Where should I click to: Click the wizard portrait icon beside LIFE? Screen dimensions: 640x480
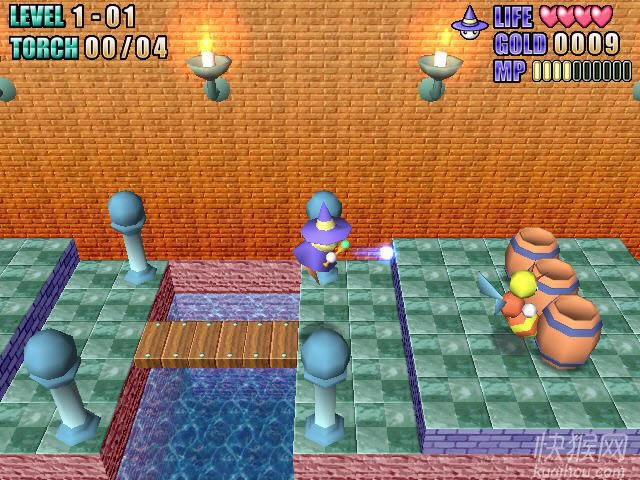(468, 19)
